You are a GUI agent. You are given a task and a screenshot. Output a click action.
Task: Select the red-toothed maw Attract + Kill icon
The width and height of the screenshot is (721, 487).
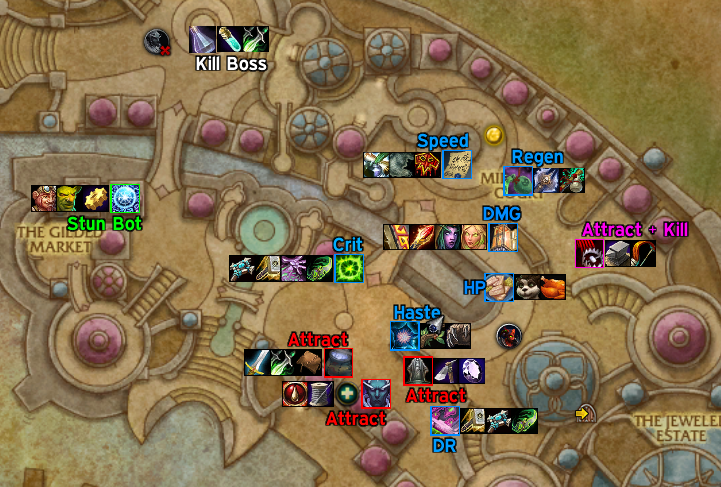(x=590, y=254)
